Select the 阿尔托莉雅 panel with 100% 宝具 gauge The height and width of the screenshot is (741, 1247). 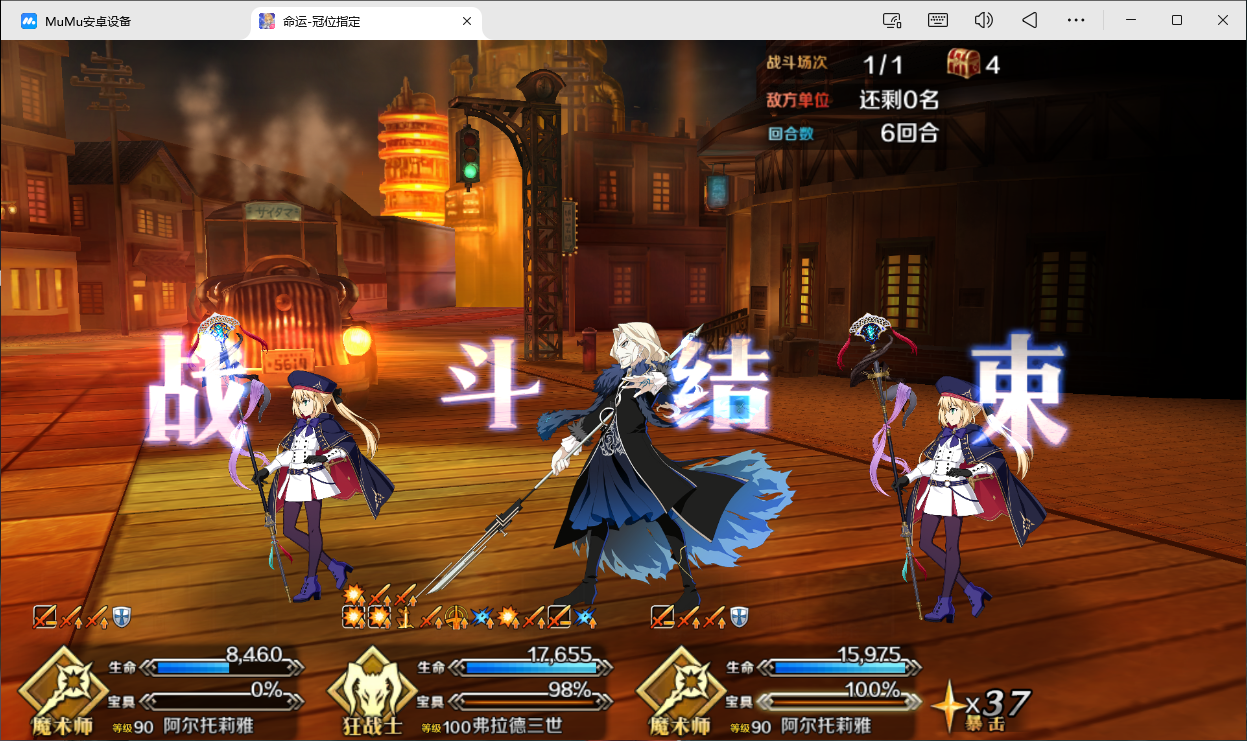click(x=778, y=692)
